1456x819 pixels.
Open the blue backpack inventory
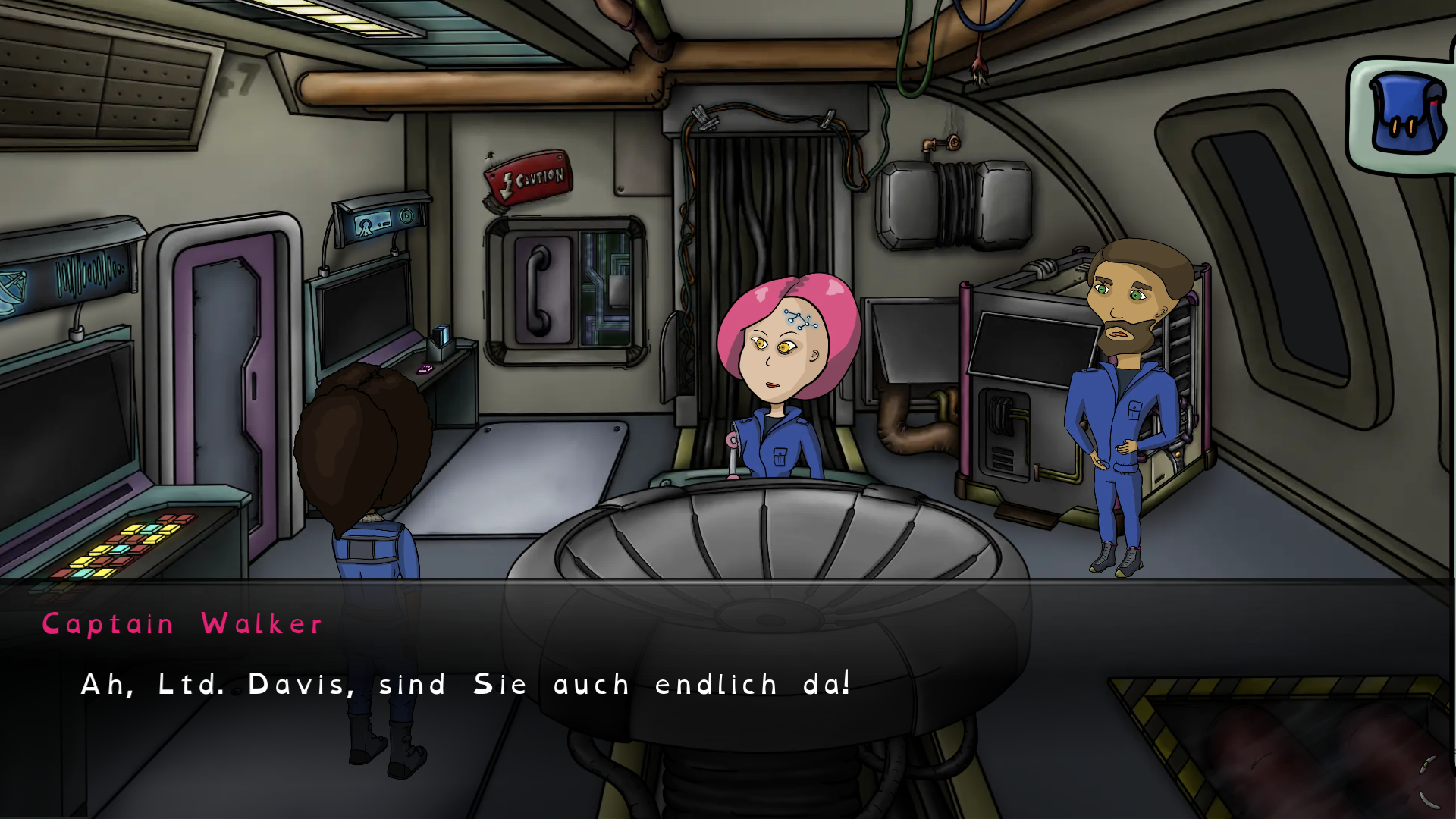[1405, 114]
